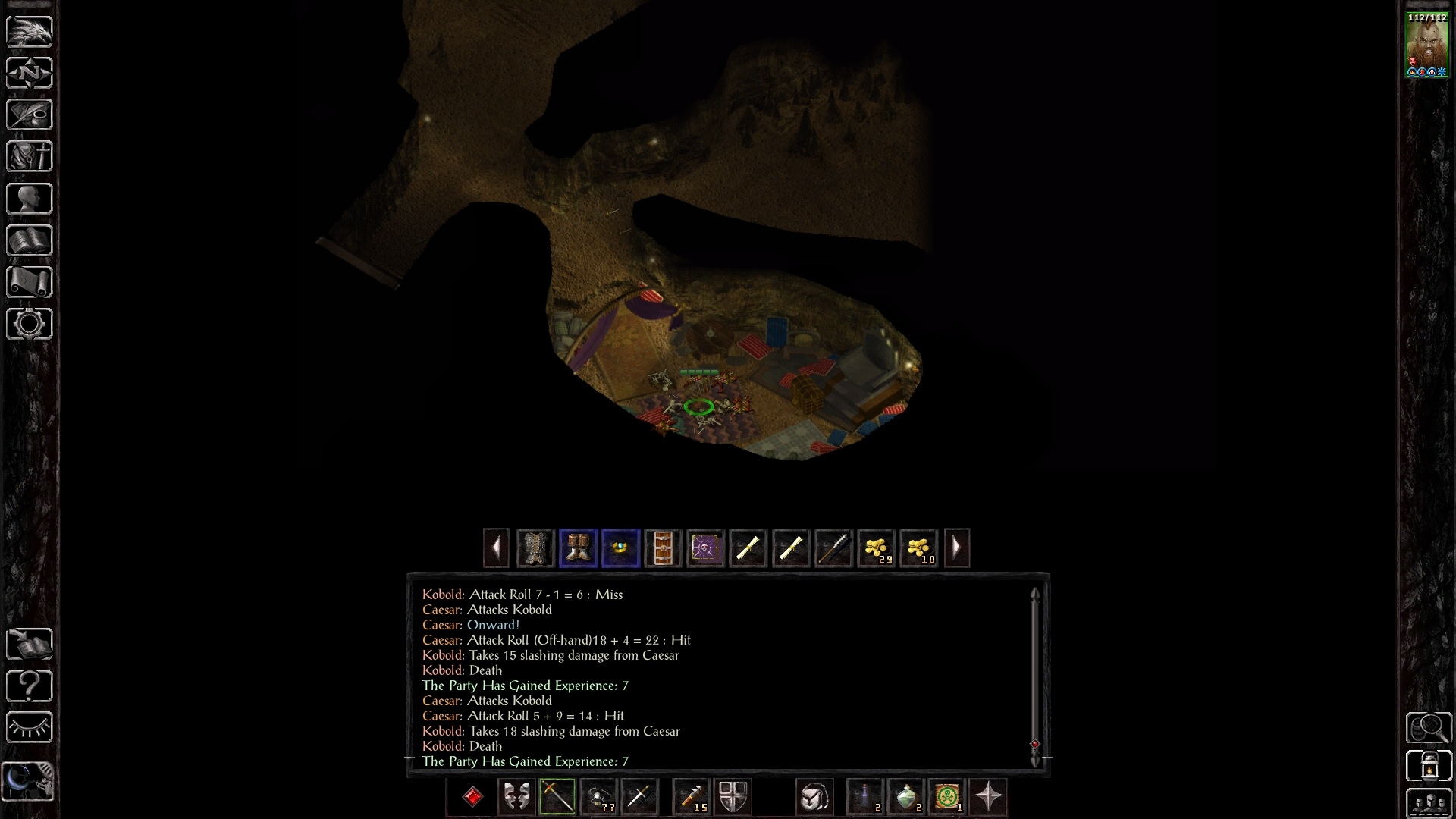
Task: Activate the shield guard action
Action: click(733, 797)
